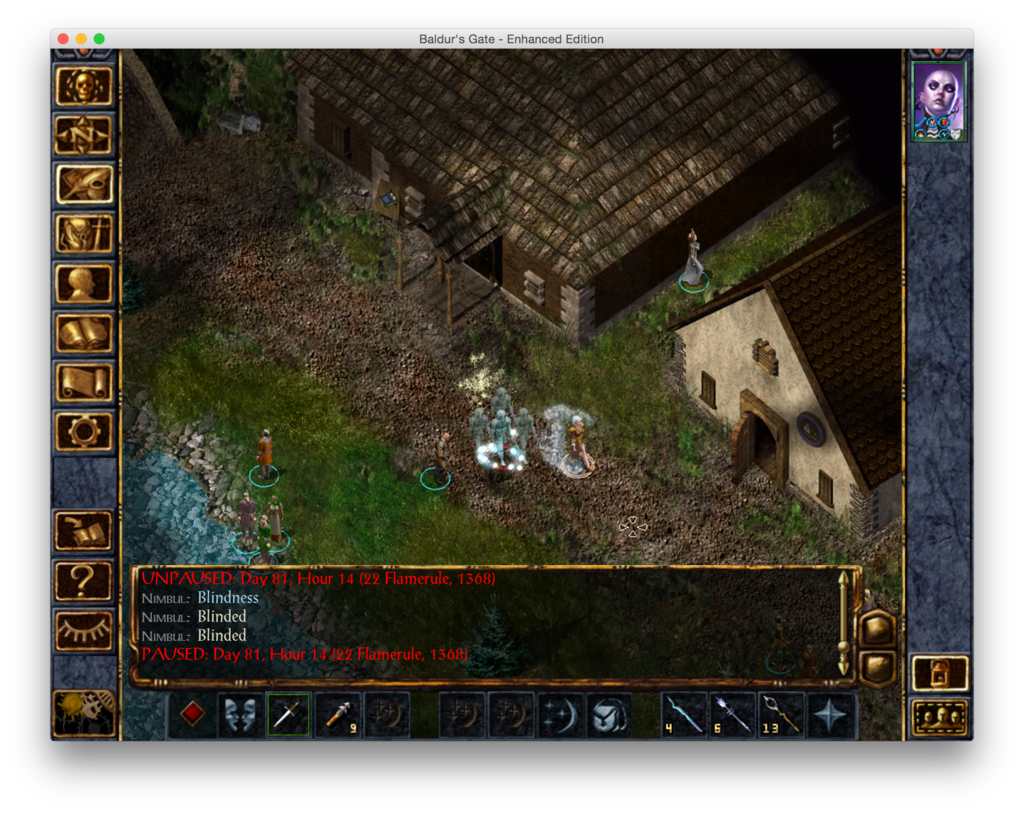The height and width of the screenshot is (813, 1024).
Task: Select the torch-like weapon slot with 9
Action: [338, 715]
